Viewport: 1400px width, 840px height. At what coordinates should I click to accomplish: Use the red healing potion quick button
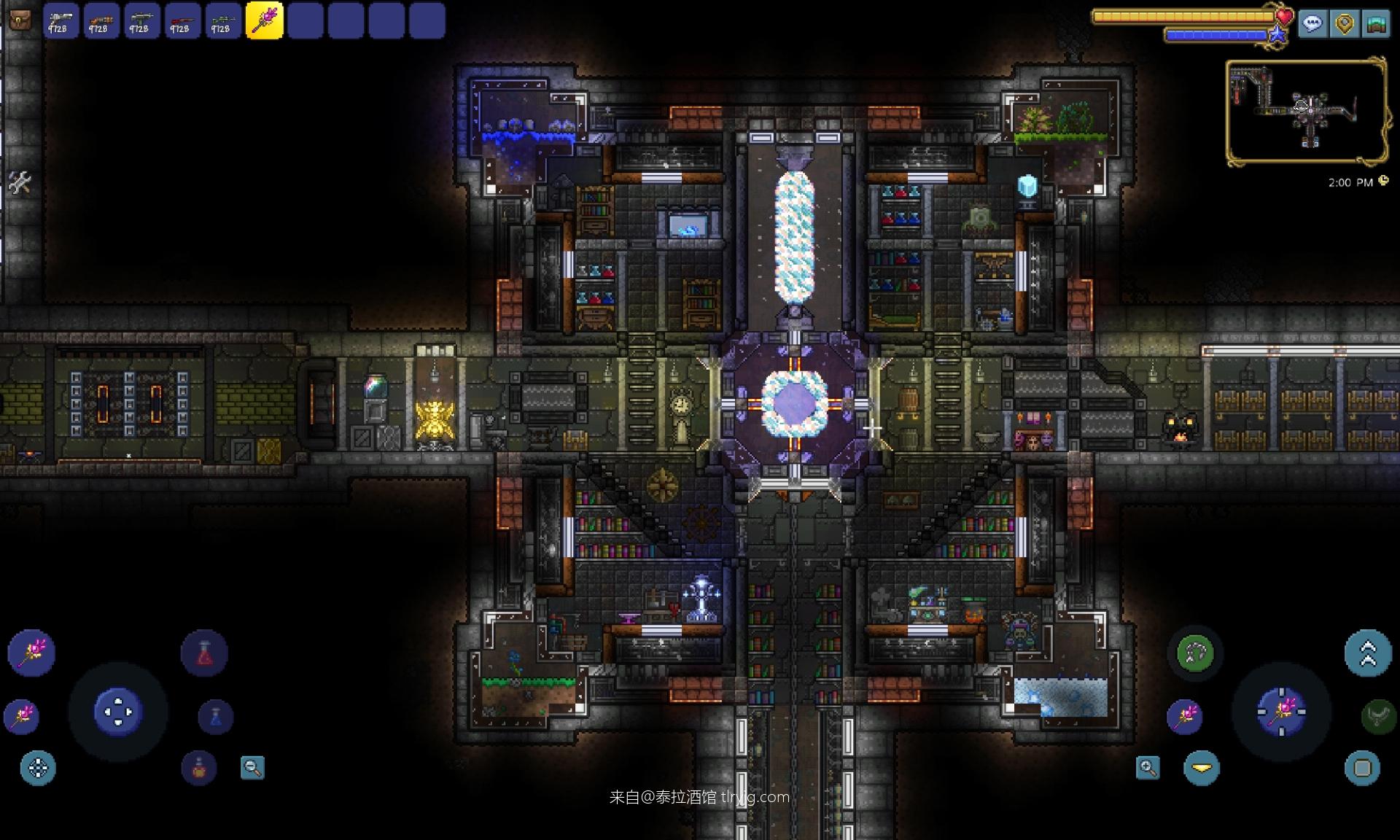click(204, 653)
